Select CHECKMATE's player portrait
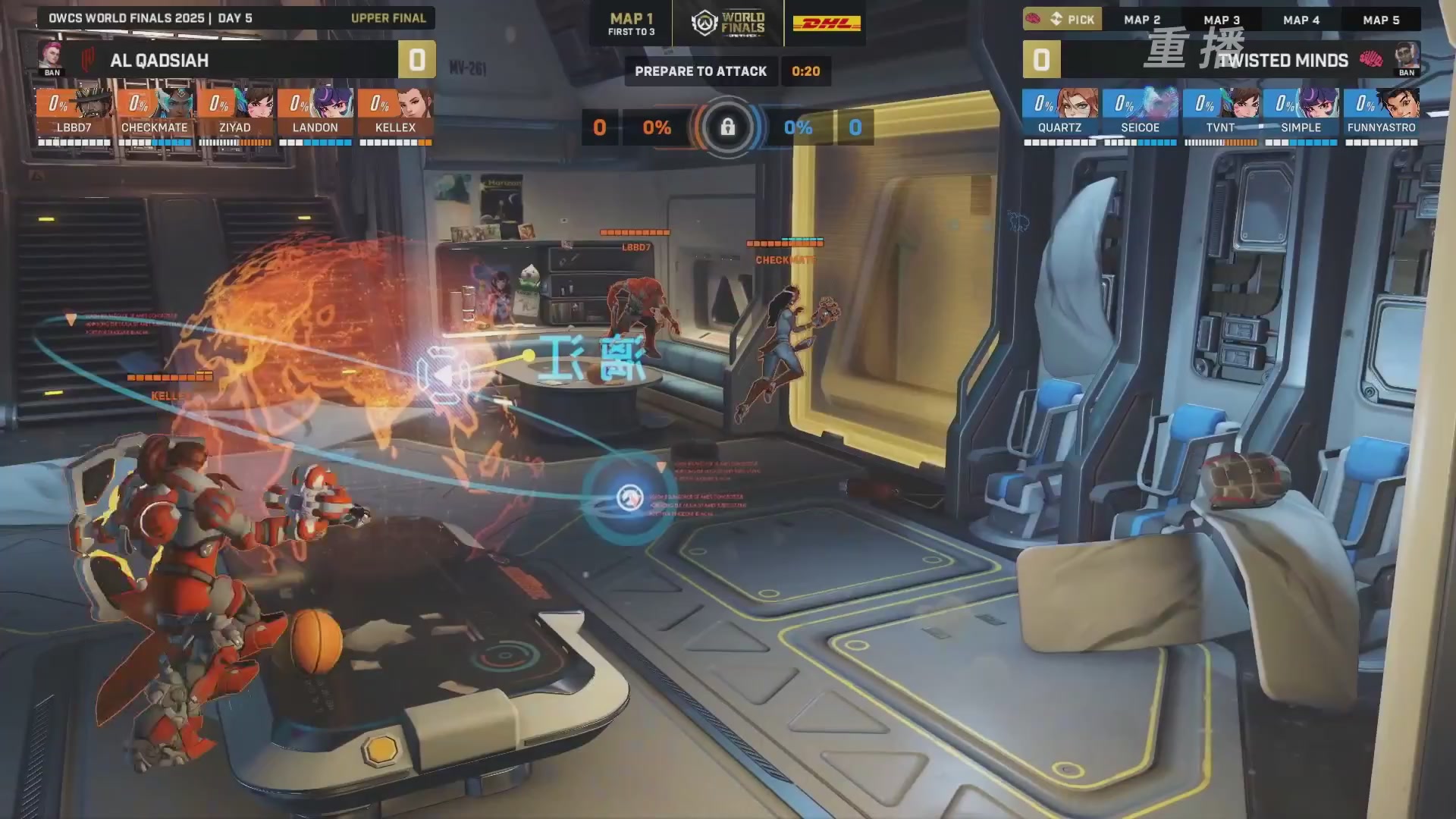This screenshot has width=1456, height=819. tap(175, 103)
